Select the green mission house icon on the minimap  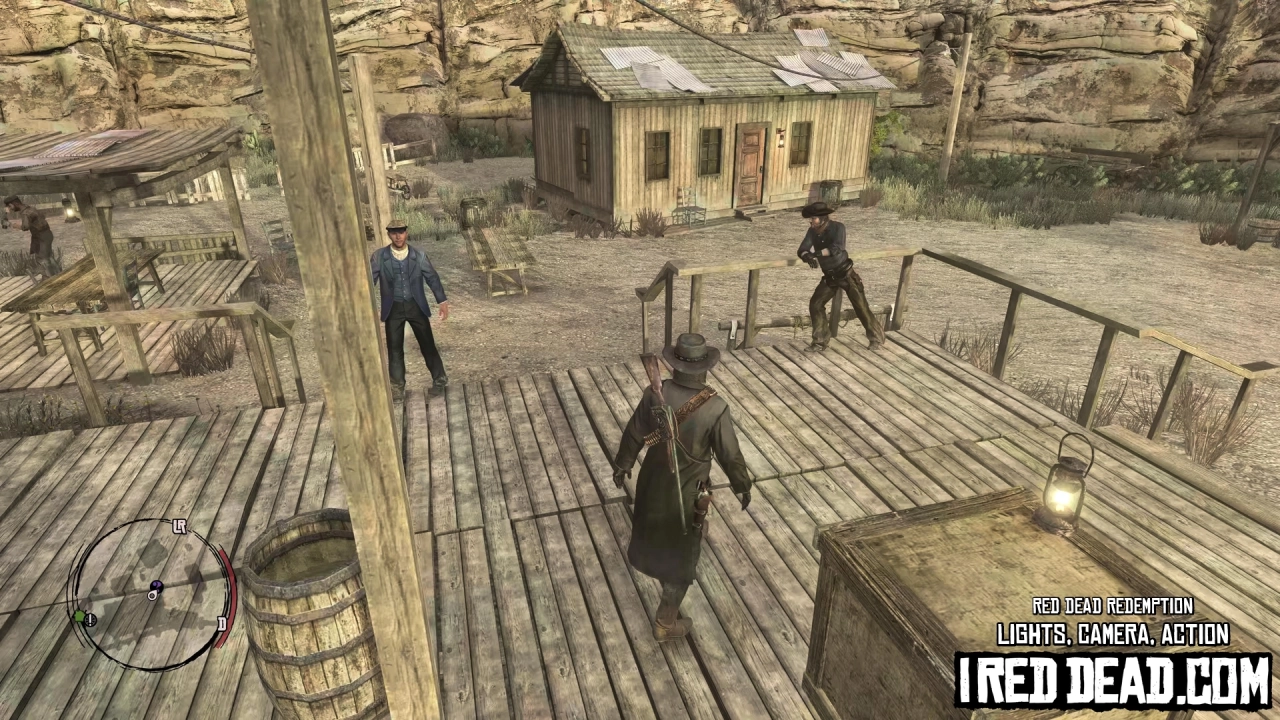pos(79,616)
